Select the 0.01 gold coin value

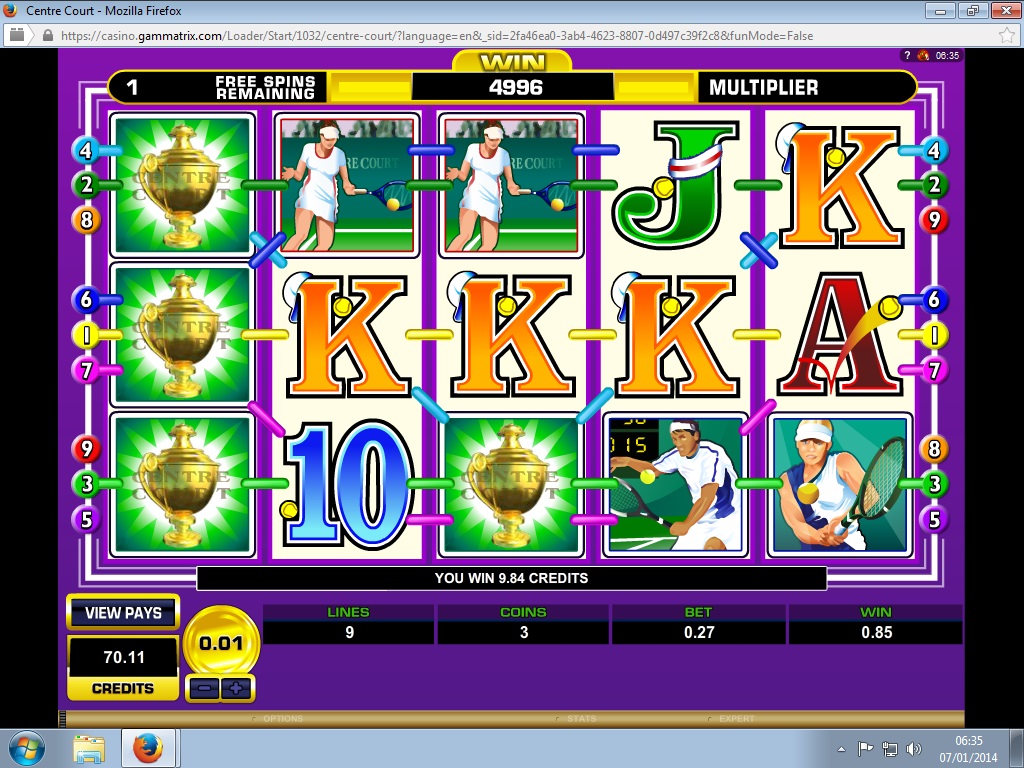[x=221, y=643]
